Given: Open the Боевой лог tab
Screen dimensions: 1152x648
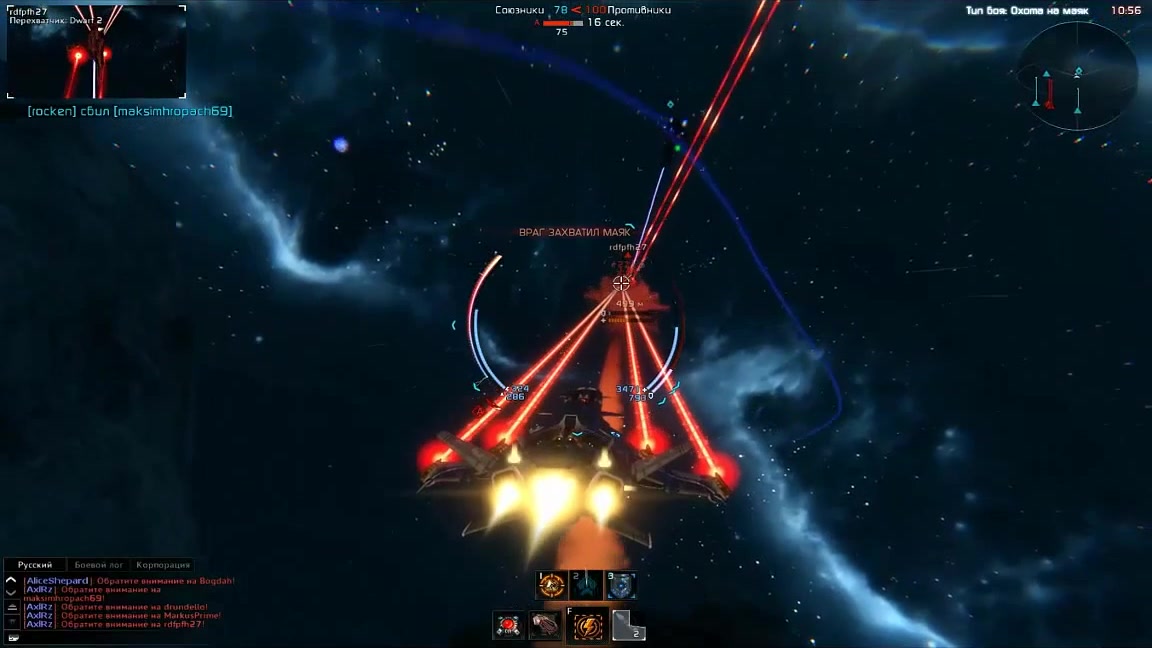Looking at the screenshot, I should [x=99, y=565].
